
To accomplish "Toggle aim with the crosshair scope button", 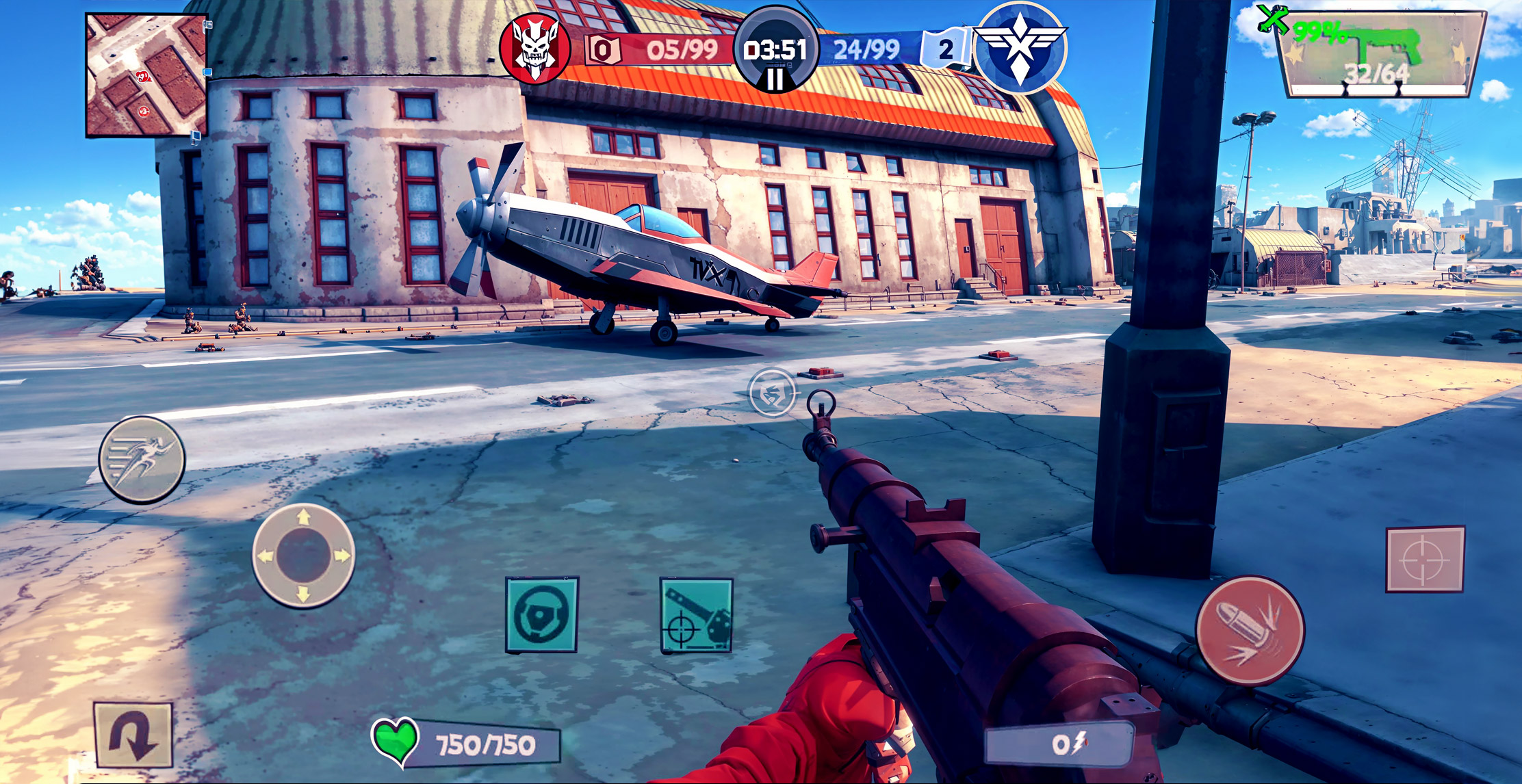I will coord(1425,559).
